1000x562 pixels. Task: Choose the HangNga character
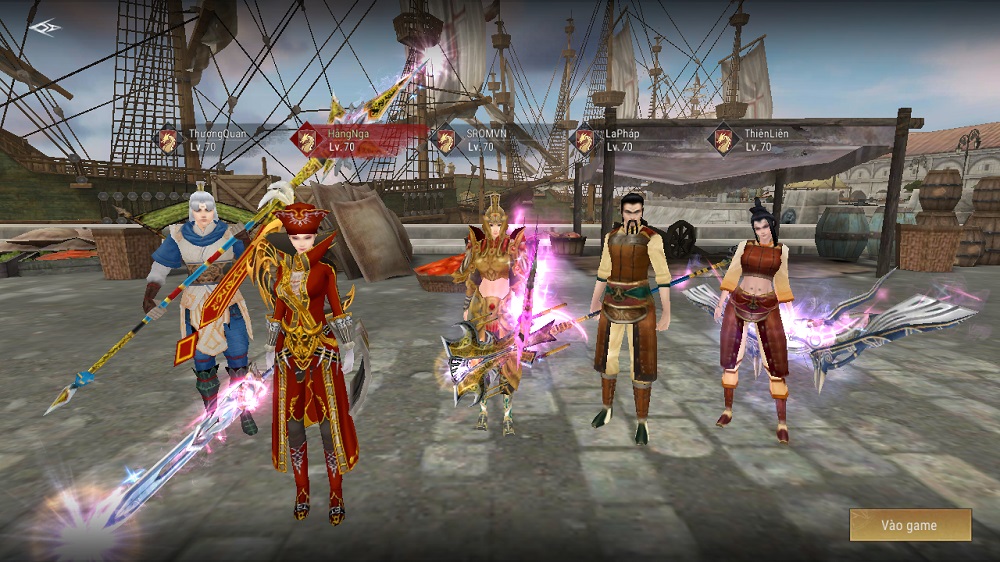click(345, 140)
